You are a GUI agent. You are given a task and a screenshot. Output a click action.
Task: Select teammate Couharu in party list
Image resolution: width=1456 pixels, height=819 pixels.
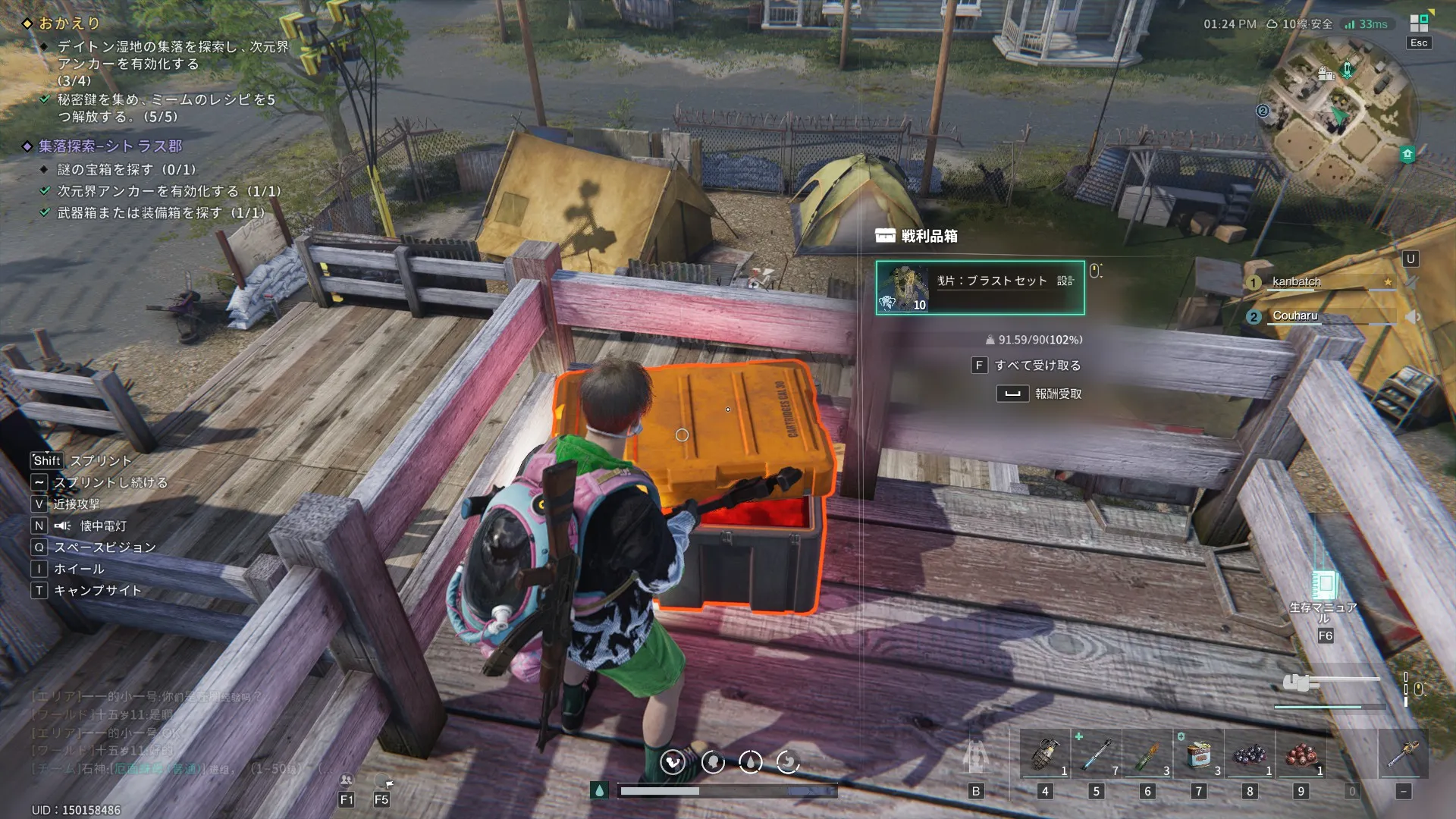[1294, 316]
